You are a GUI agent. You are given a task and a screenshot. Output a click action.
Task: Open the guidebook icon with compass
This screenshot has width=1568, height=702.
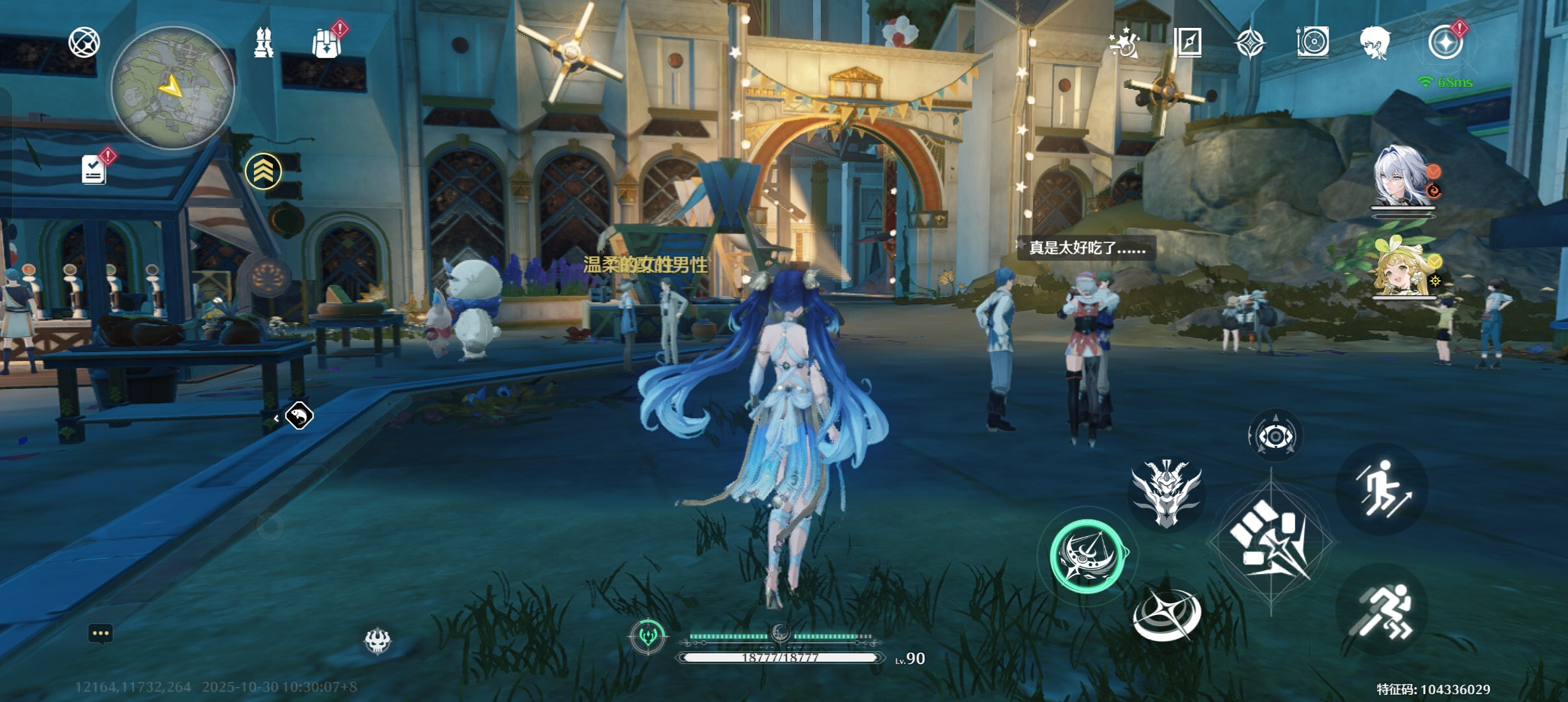pos(1188,43)
